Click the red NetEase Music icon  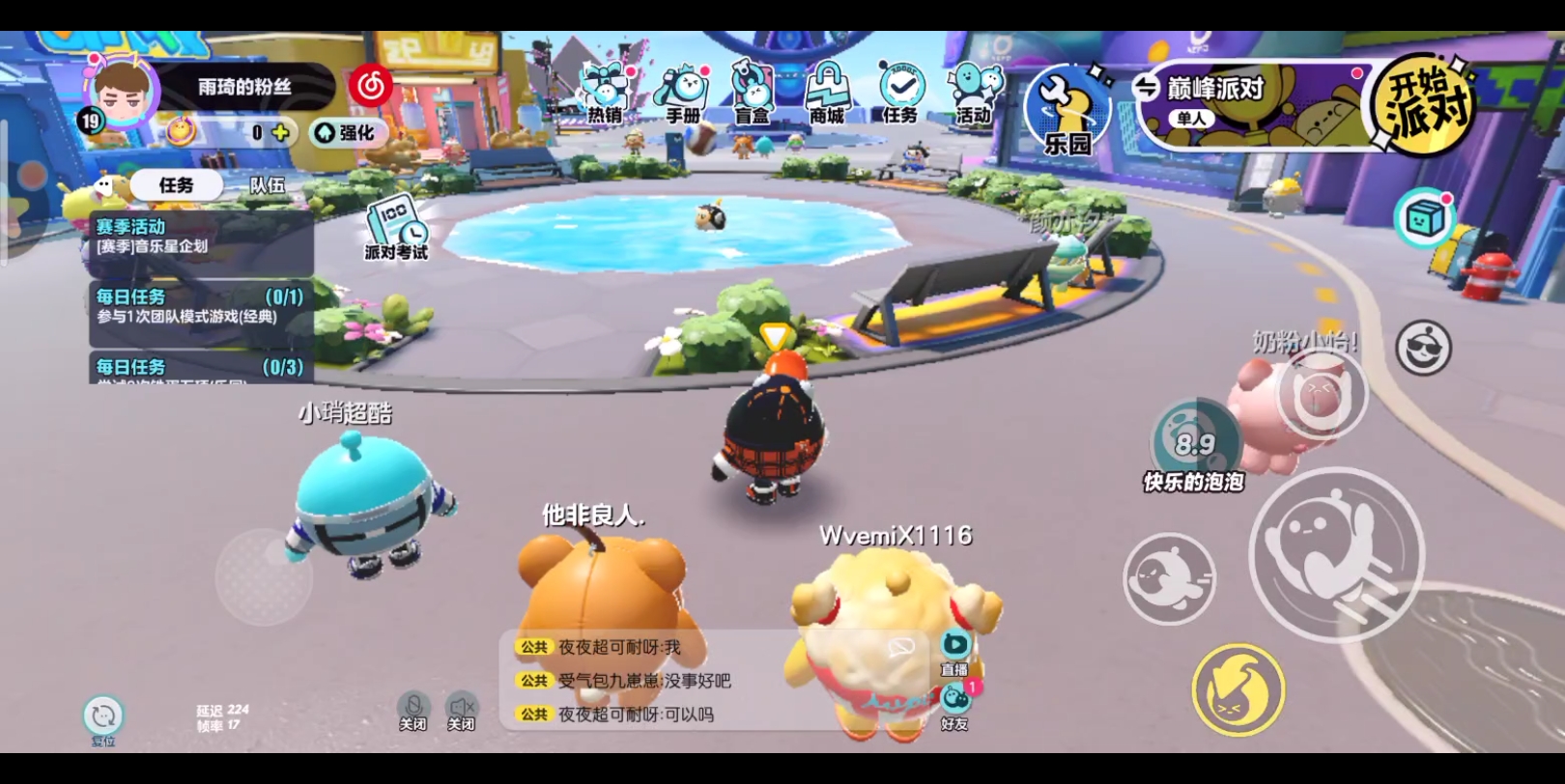371,87
